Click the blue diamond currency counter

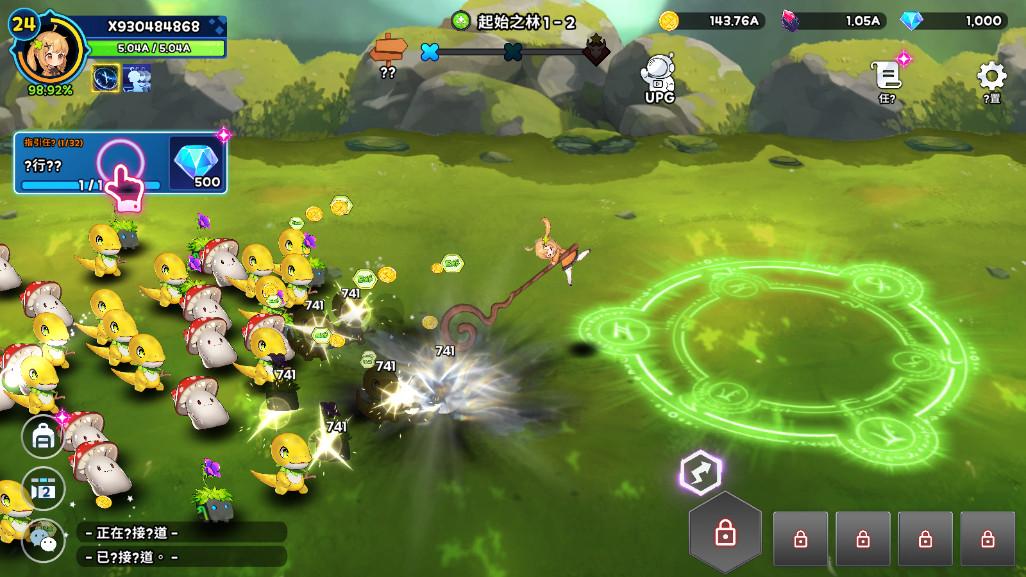click(954, 20)
